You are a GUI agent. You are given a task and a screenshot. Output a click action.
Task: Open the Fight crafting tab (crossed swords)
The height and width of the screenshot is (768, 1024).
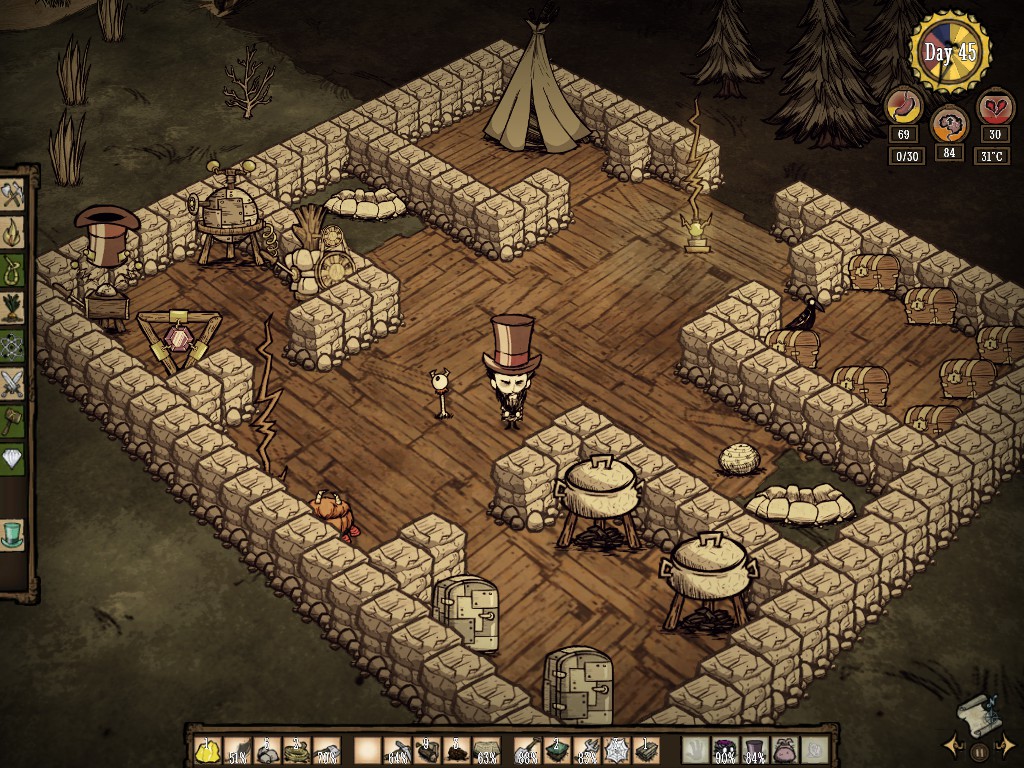13,381
